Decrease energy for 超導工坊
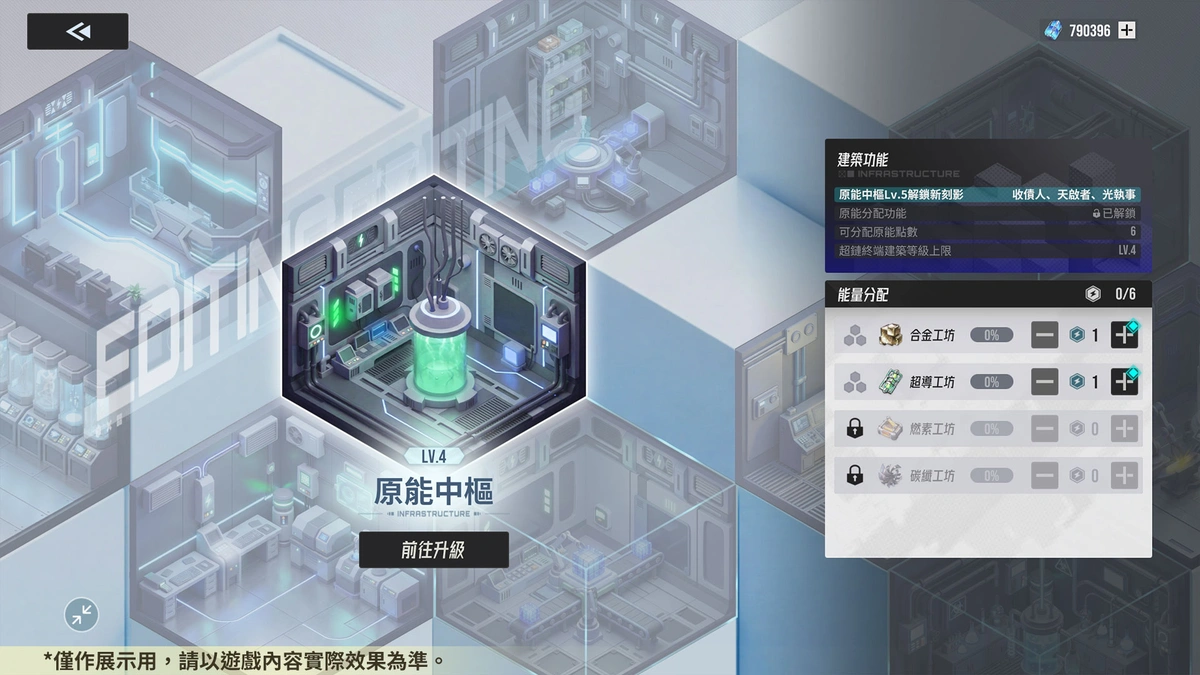 coord(1045,382)
